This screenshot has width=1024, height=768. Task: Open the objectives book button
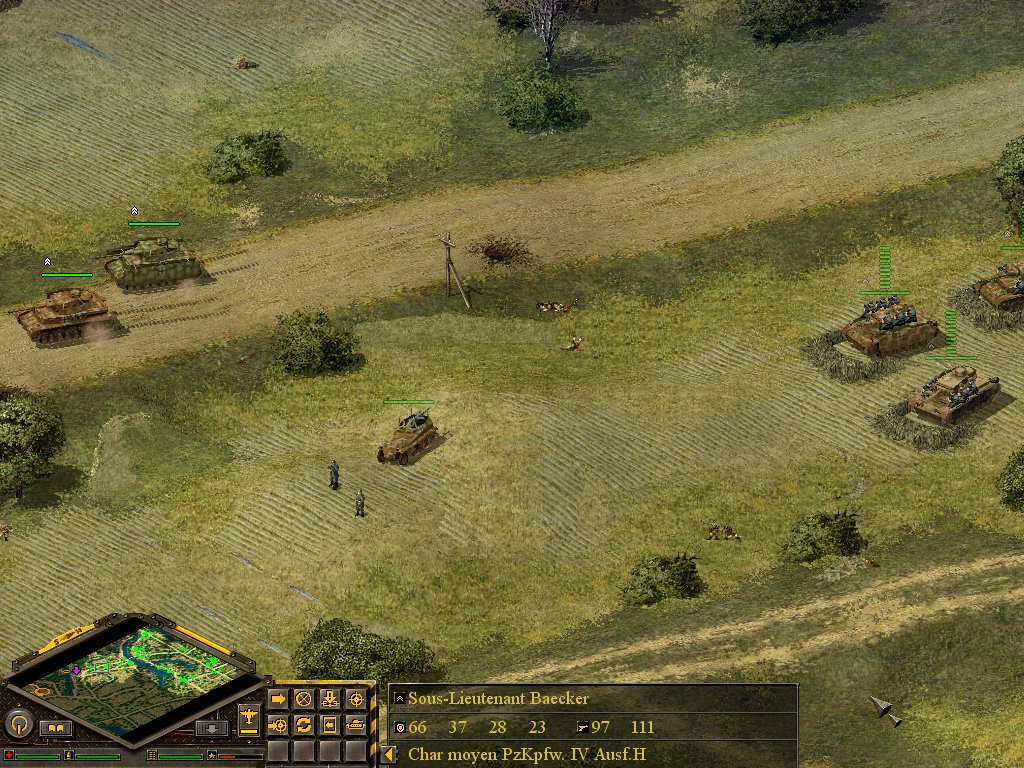pyautogui.click(x=56, y=728)
